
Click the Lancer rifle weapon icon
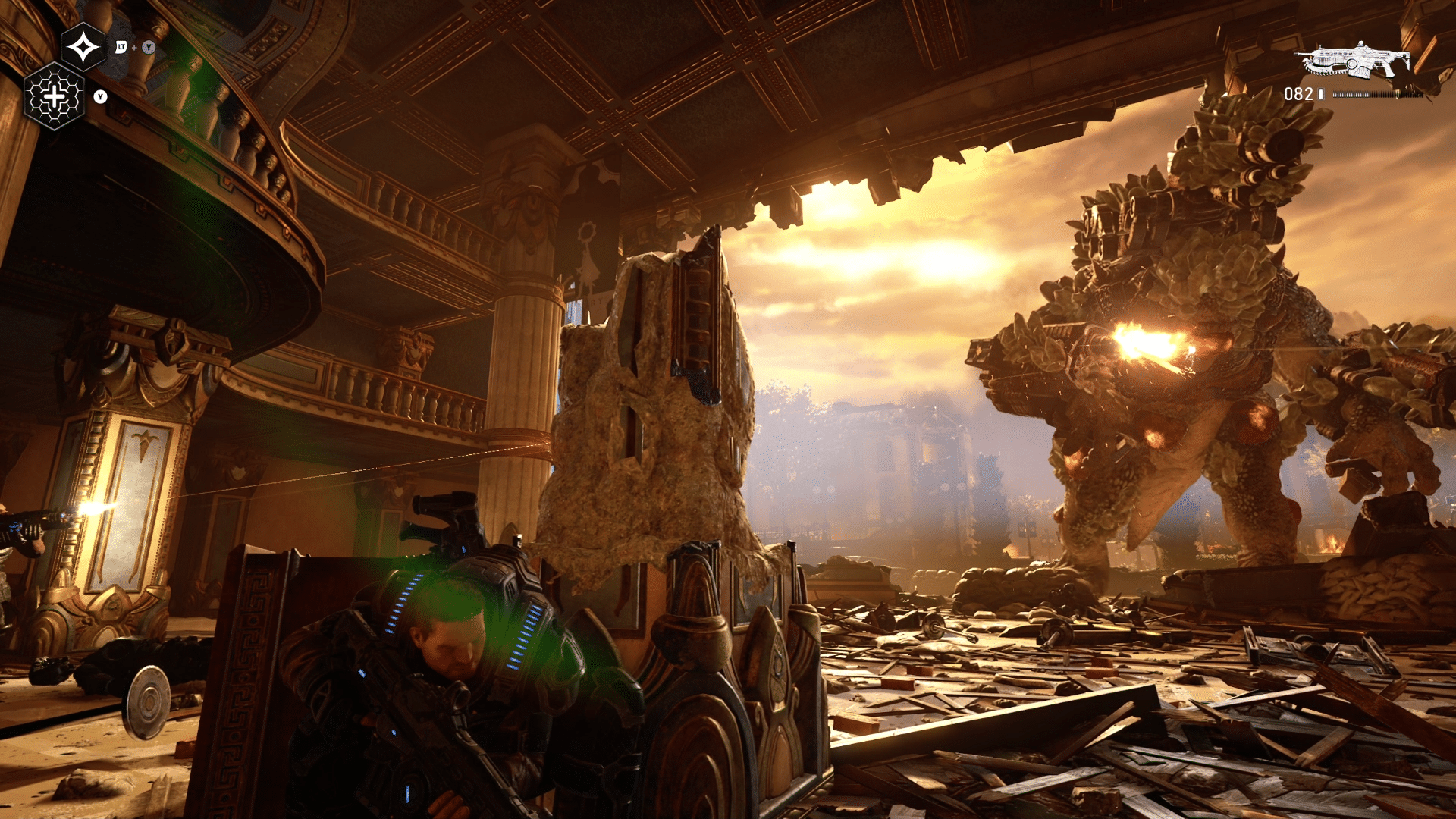point(1353,61)
